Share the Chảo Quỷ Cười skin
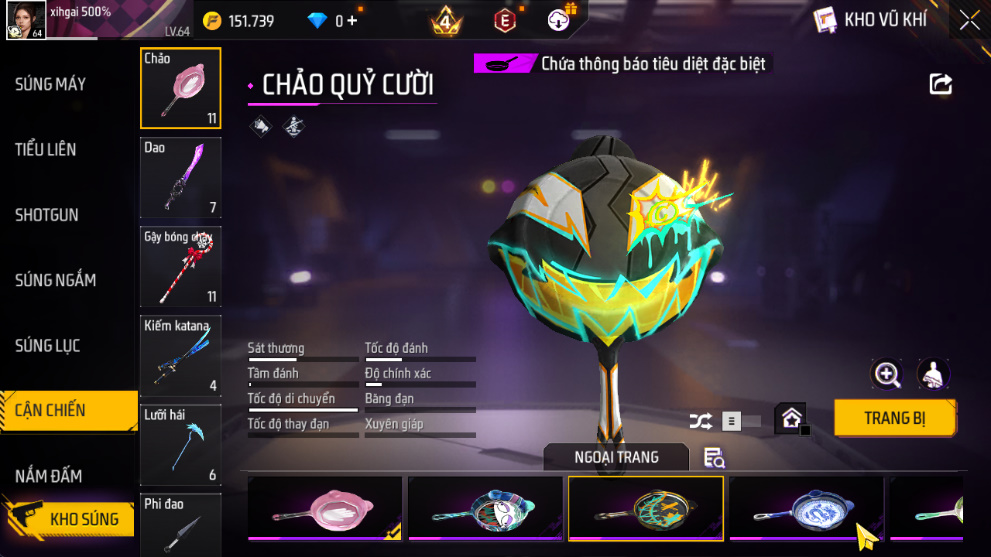 click(941, 84)
